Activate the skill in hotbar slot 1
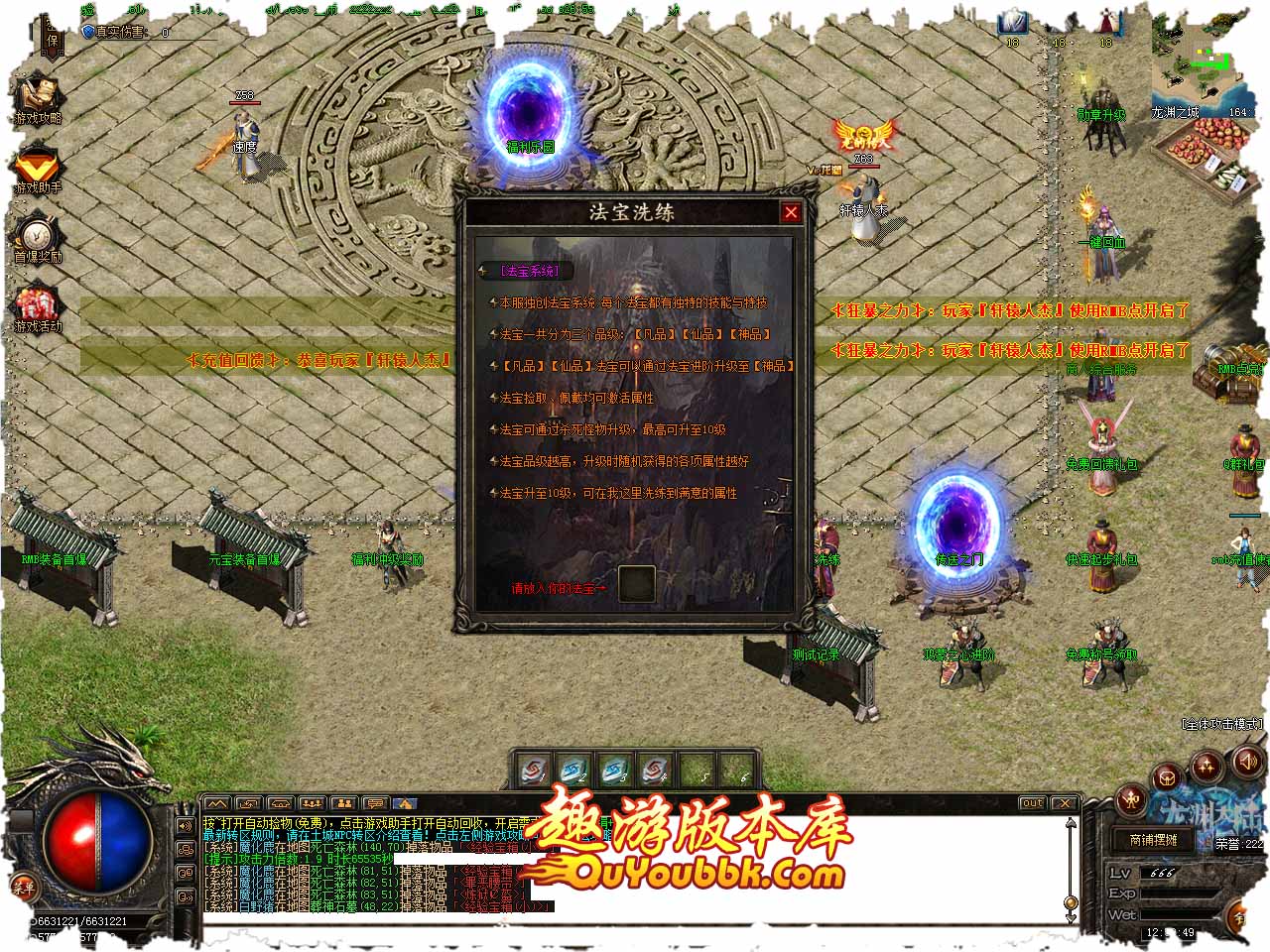 coord(534,770)
